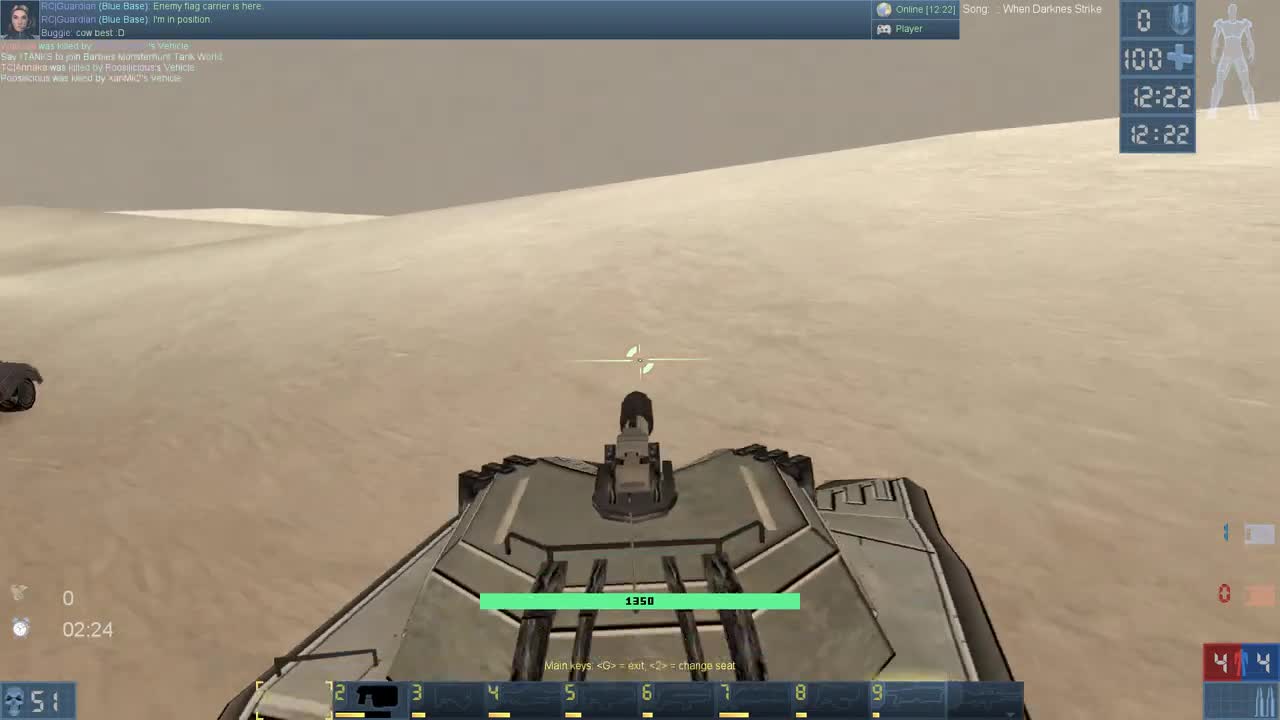Click the Main keys hint text
The width and height of the screenshot is (1280, 720).
coord(639,665)
